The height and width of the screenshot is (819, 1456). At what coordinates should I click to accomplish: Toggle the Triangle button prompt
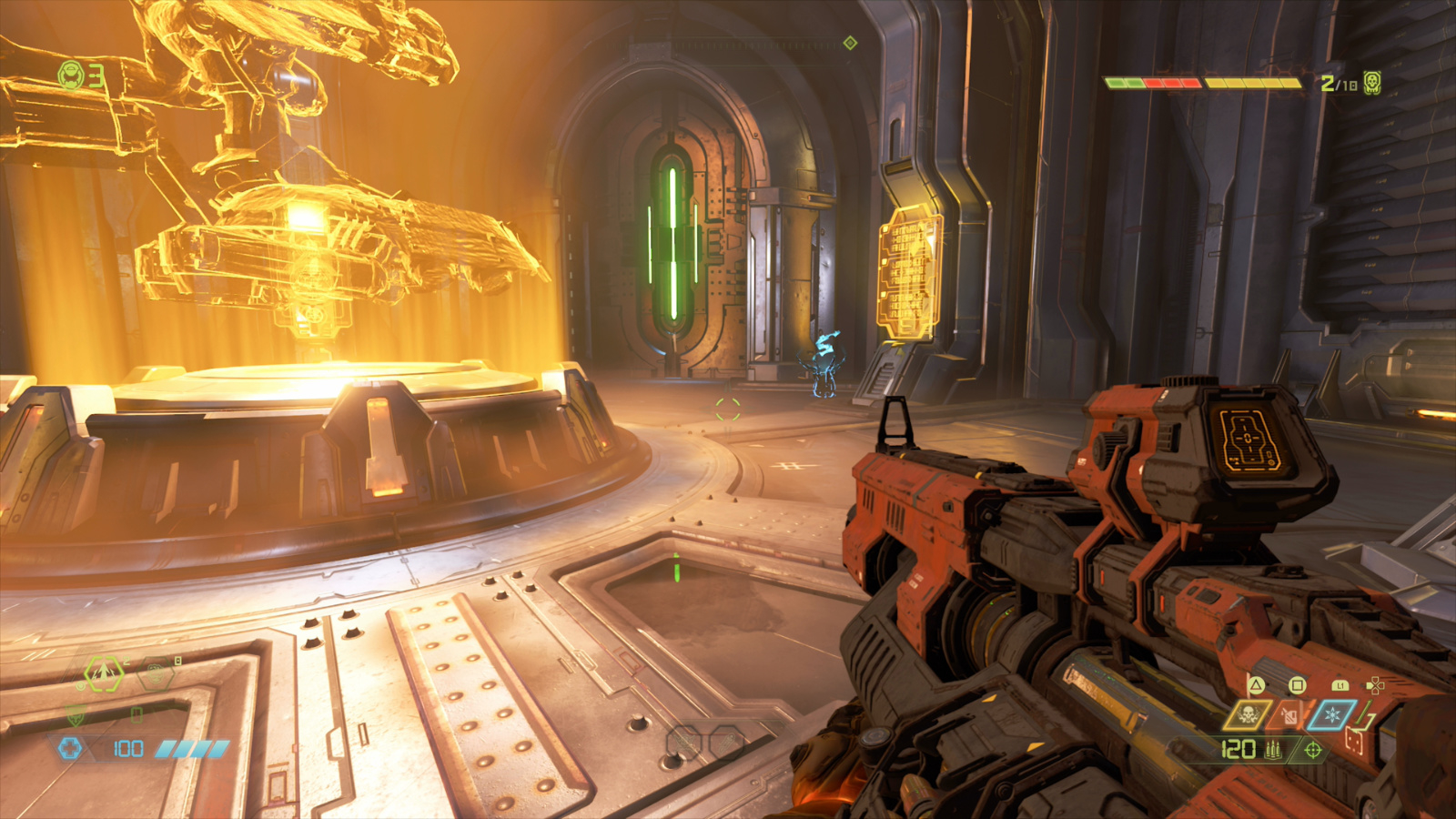pyautogui.click(x=1256, y=685)
